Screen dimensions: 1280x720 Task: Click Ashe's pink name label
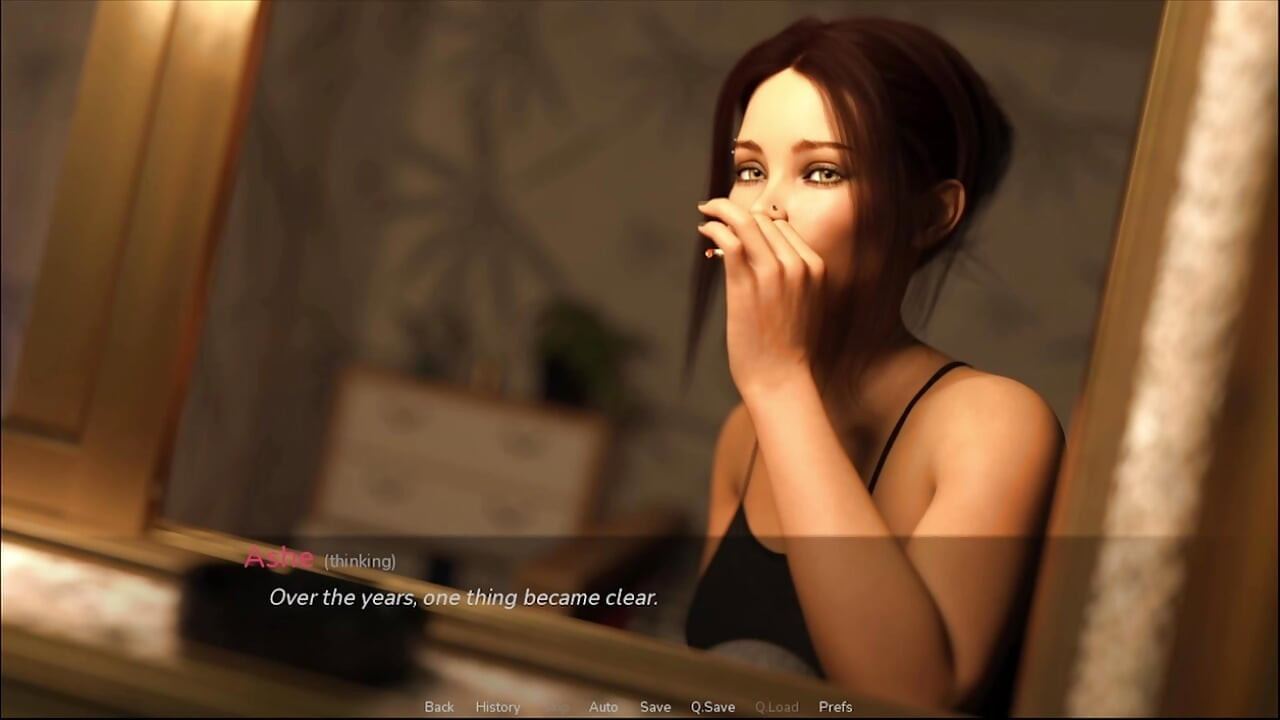[x=283, y=560]
